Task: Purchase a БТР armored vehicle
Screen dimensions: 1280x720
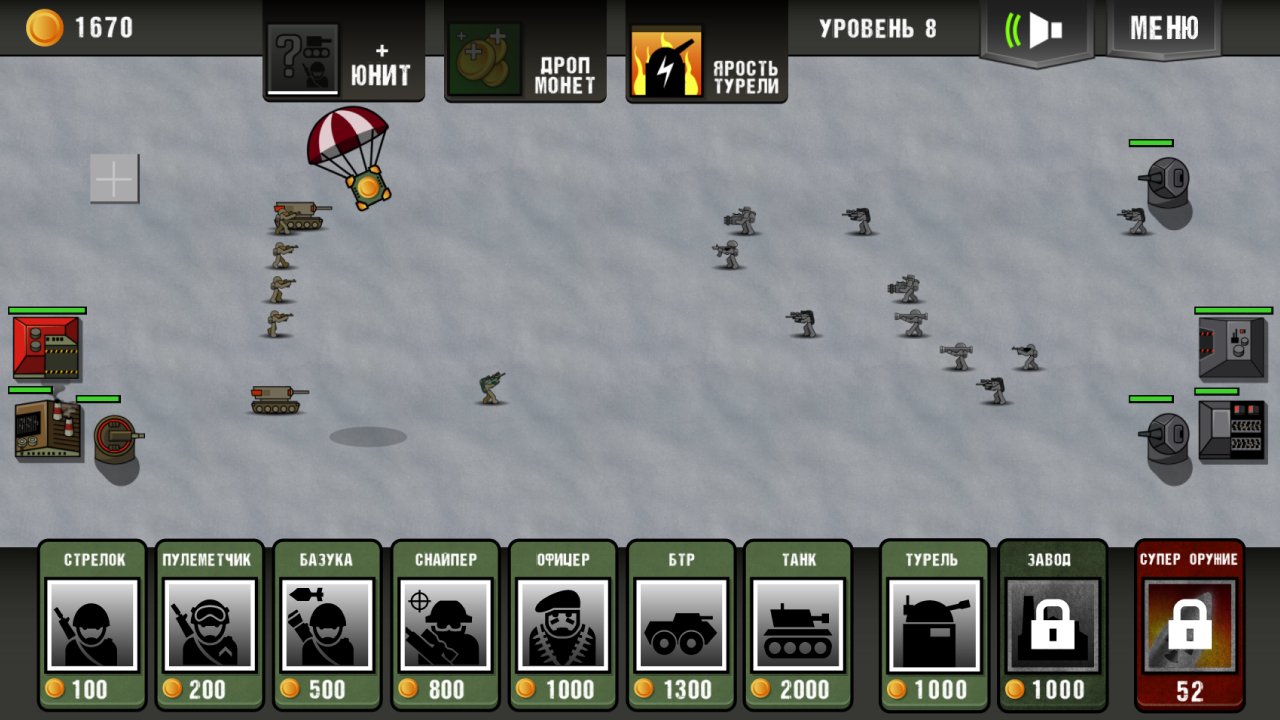Action: click(681, 625)
